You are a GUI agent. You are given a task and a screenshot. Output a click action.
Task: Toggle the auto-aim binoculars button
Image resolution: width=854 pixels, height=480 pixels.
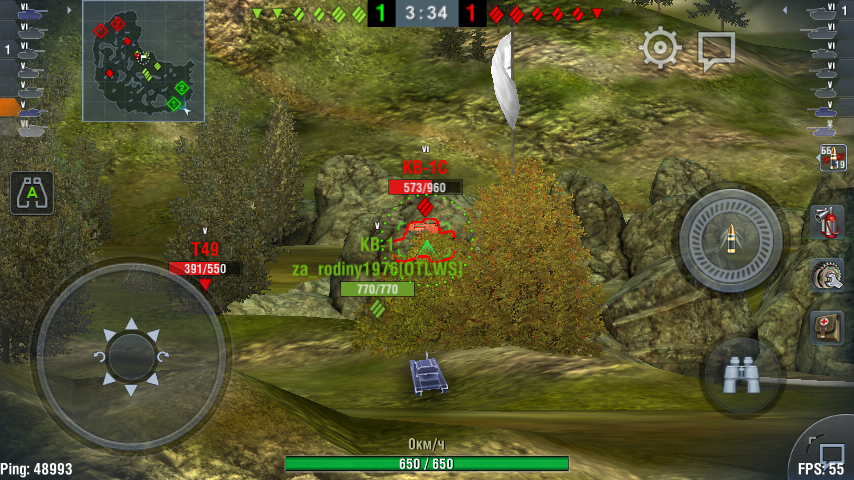(x=32, y=192)
